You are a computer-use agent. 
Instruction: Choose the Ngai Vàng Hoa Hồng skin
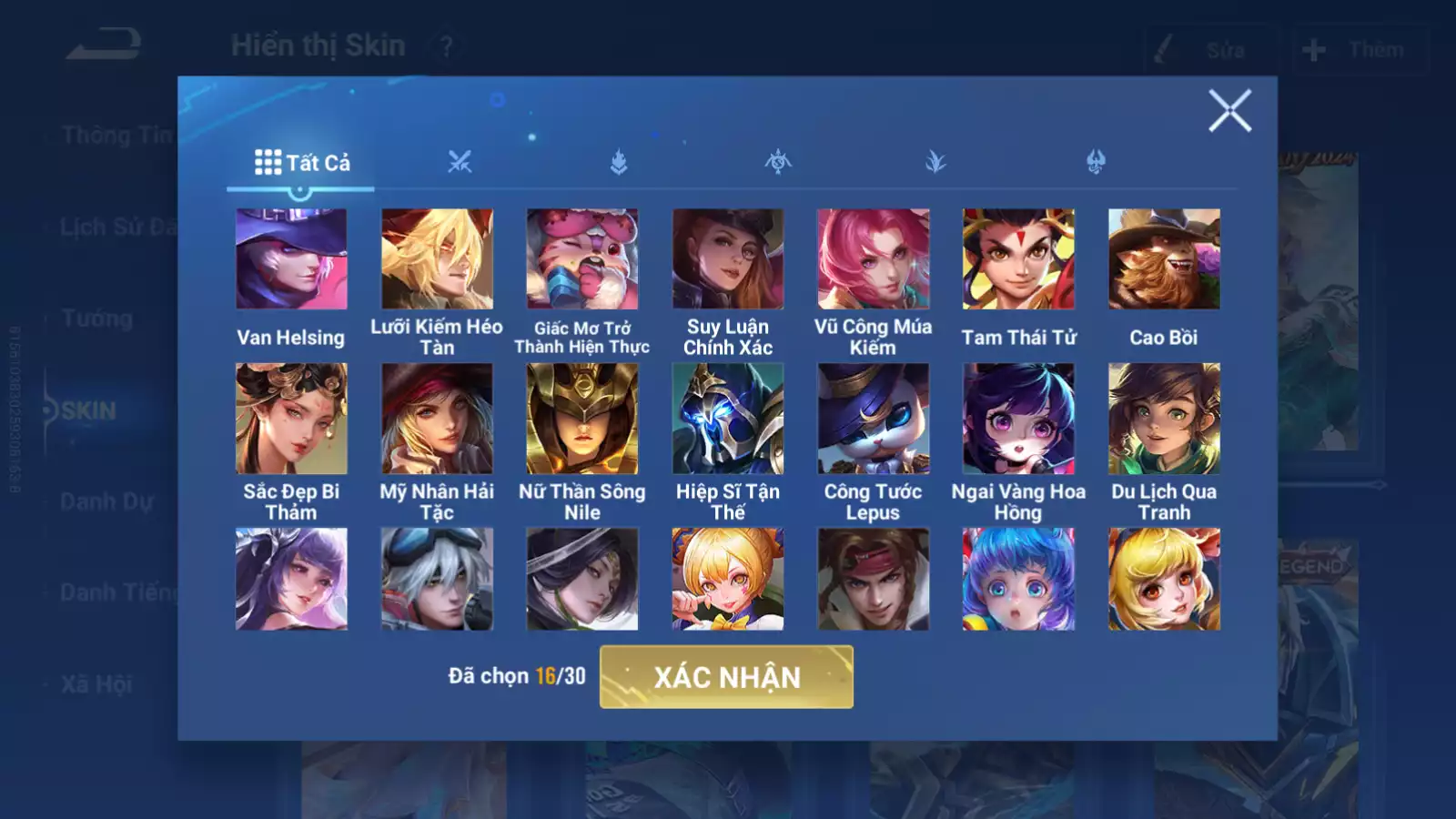click(1018, 419)
